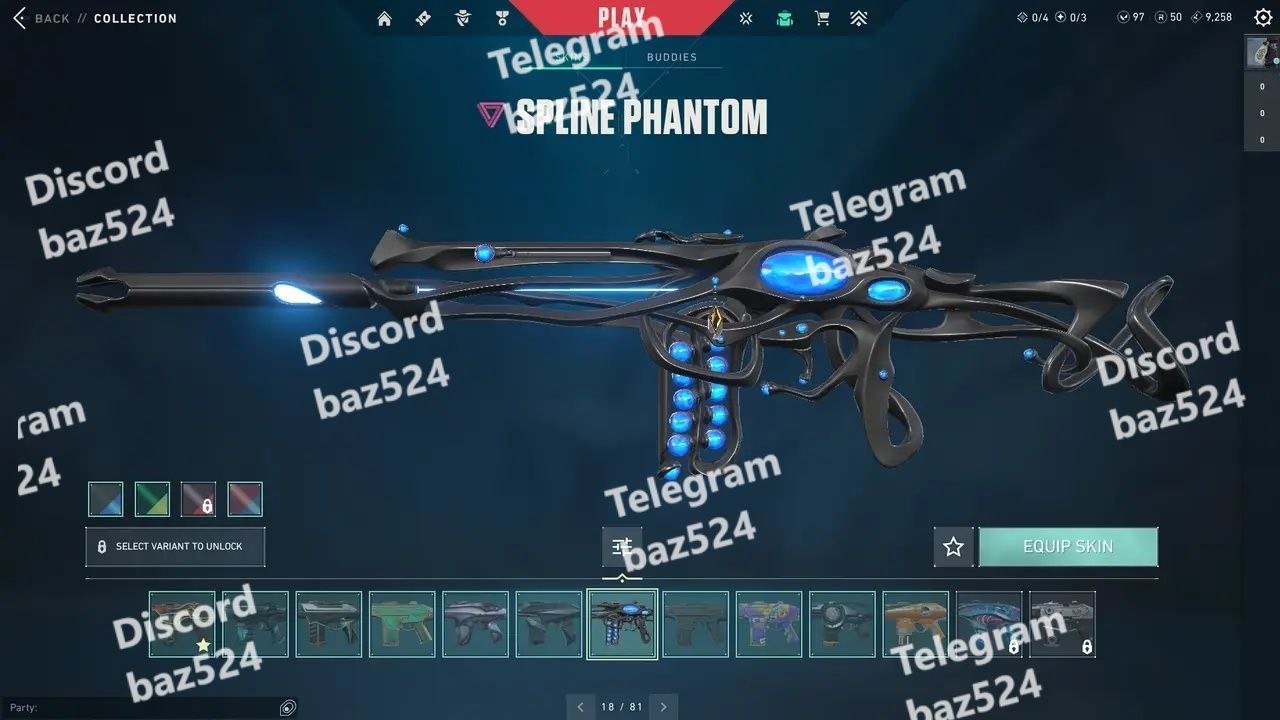
Task: Go to the previous skin page
Action: click(581, 707)
